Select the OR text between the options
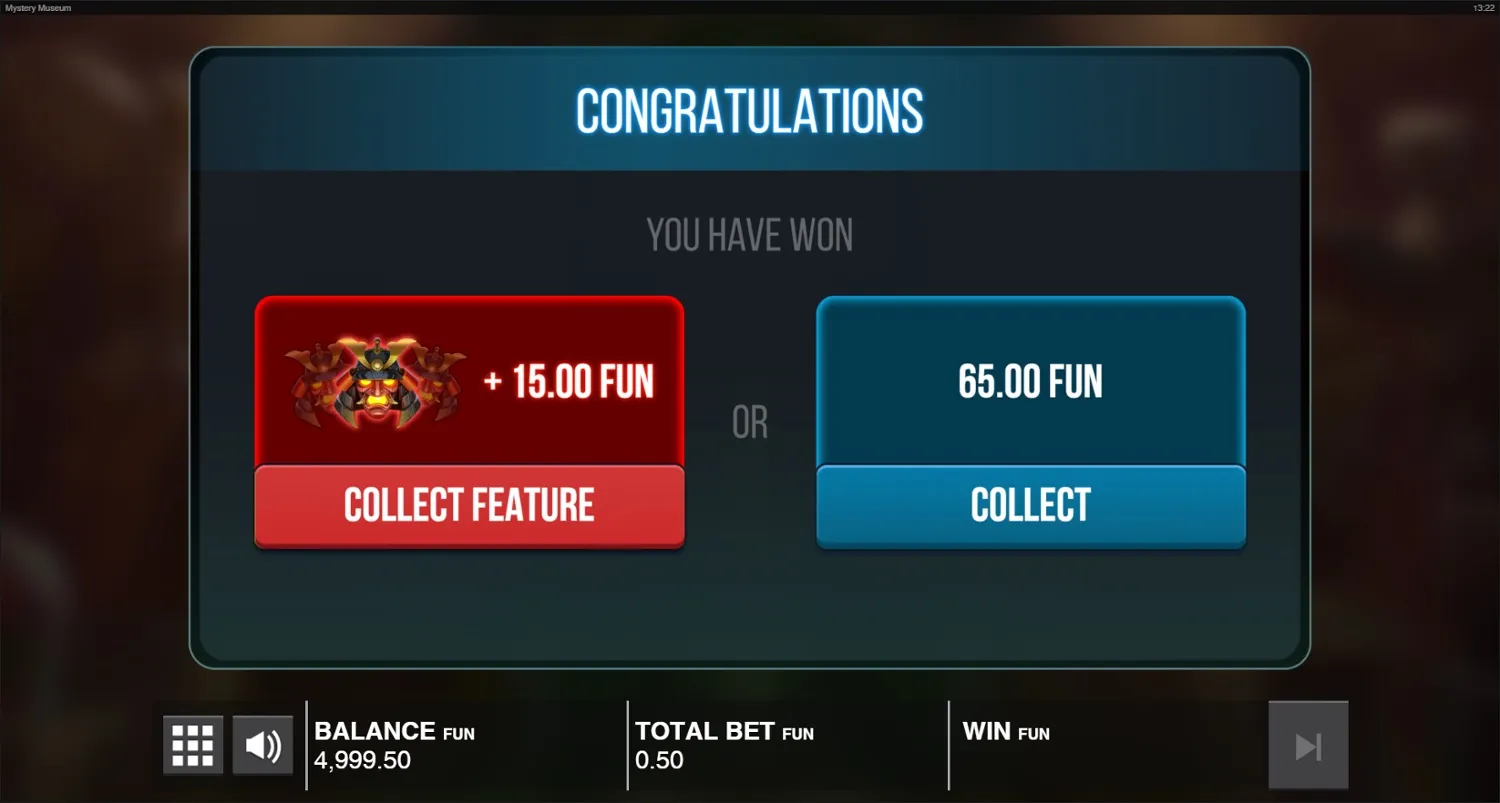The image size is (1500, 803). tap(748, 421)
